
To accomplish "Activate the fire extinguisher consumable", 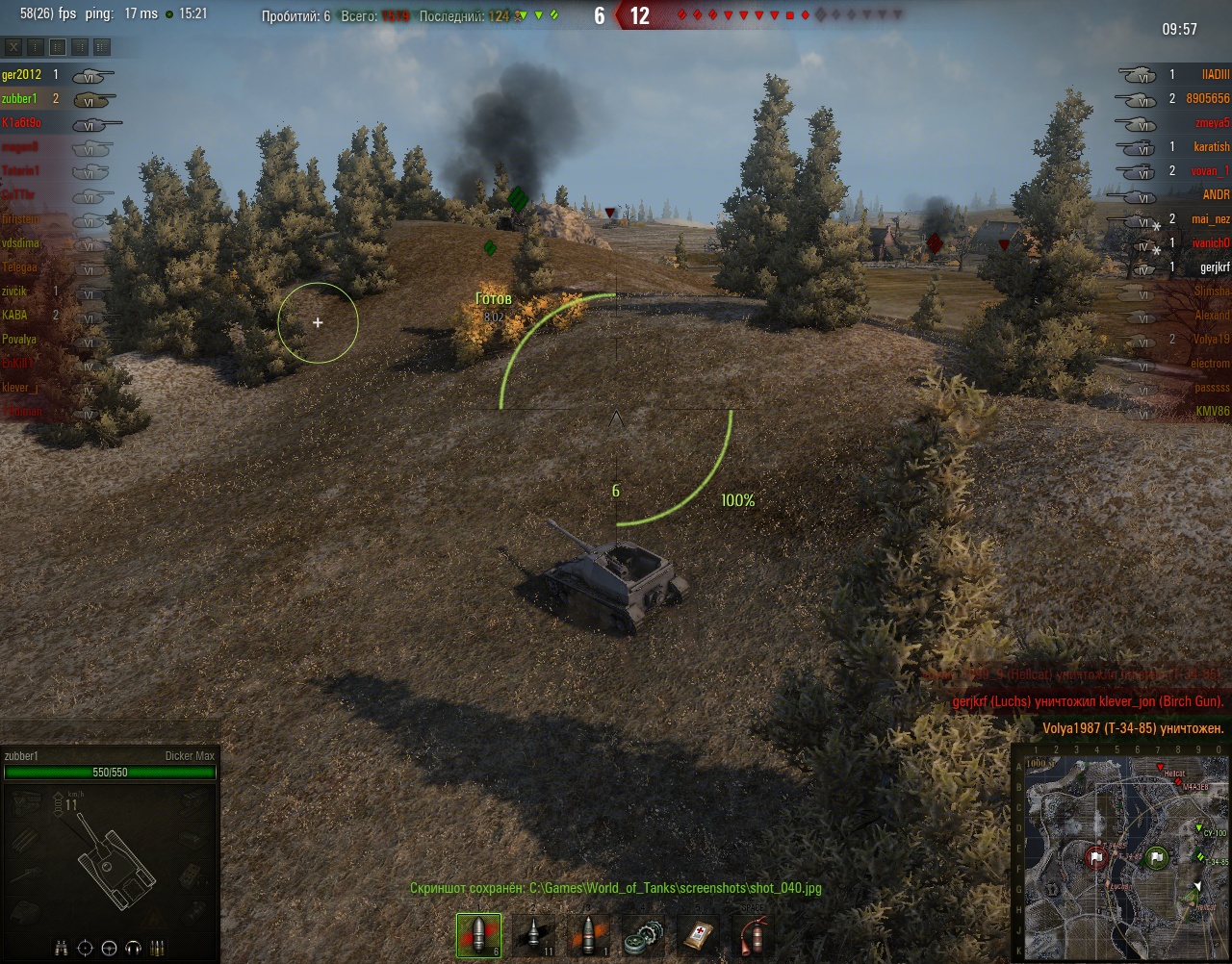I will coord(750,935).
